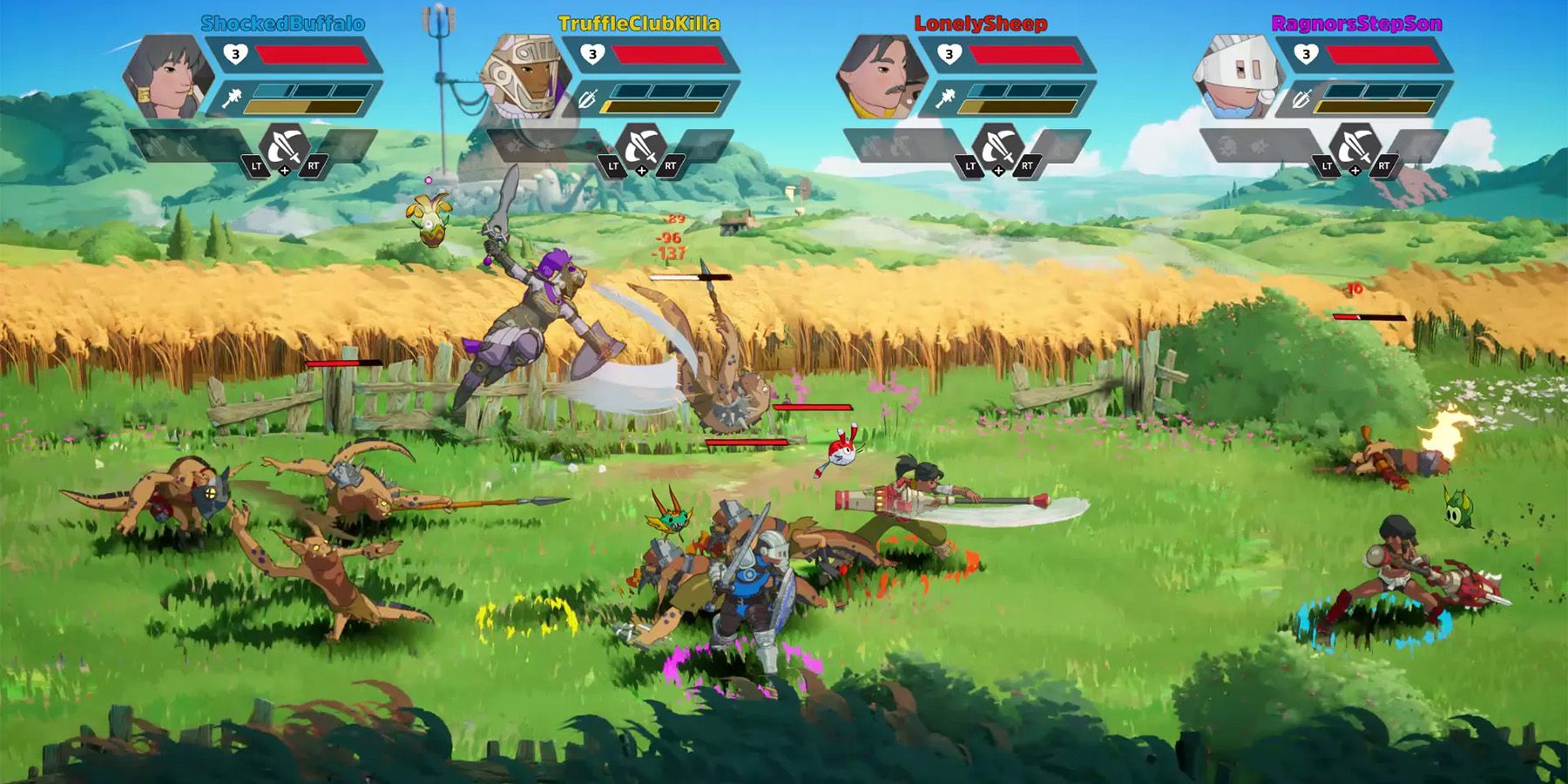Click the ShockedBuffalo player name
The image size is (1568, 784).
[x=282, y=24]
